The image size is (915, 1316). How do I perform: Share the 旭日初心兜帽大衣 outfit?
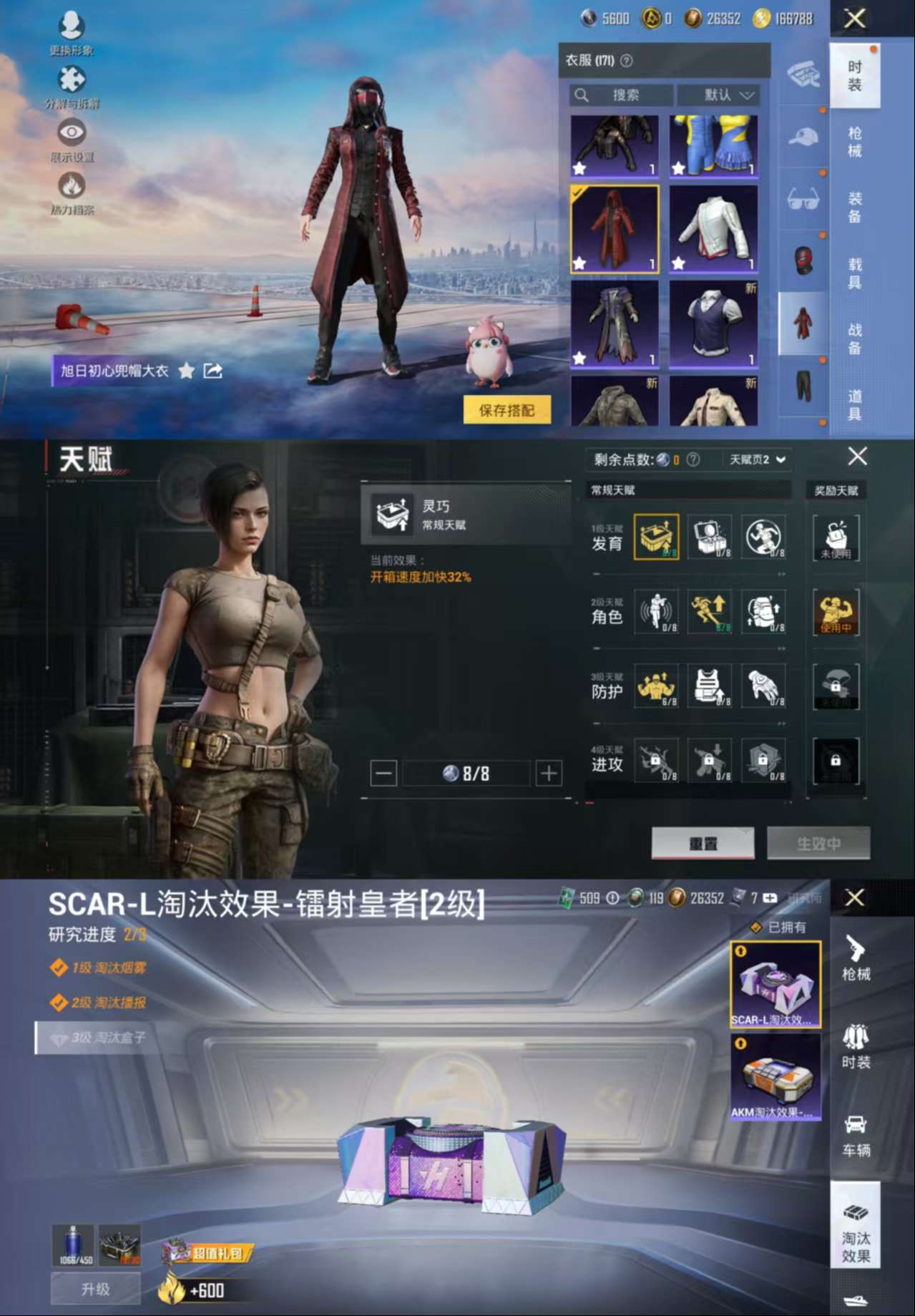point(213,371)
